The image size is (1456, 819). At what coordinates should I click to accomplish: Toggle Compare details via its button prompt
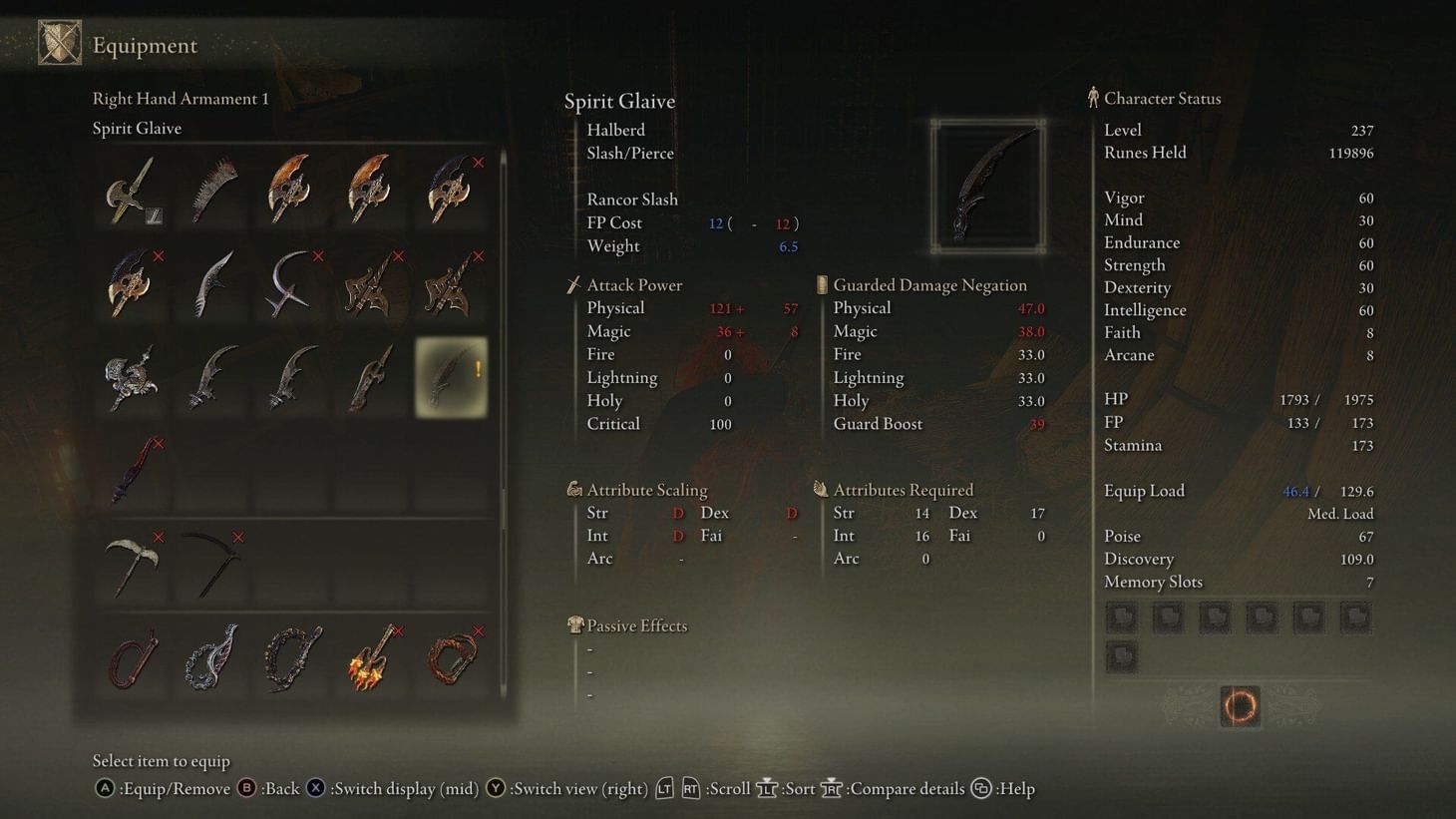pos(831,788)
